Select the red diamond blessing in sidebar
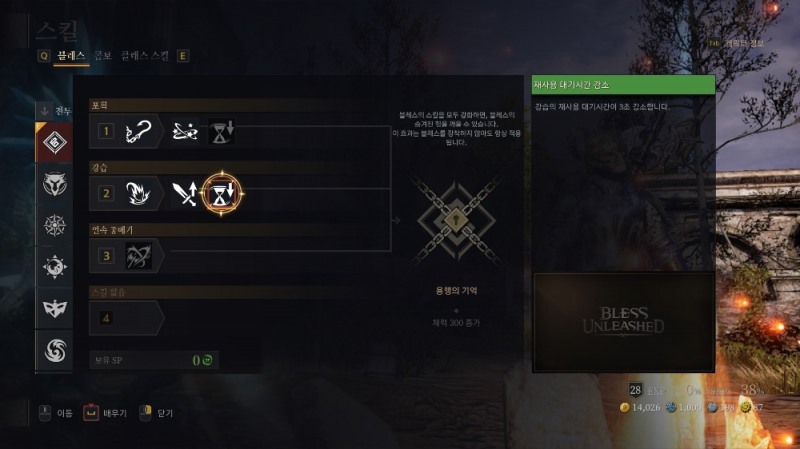The width and height of the screenshot is (800, 449). coord(54,143)
